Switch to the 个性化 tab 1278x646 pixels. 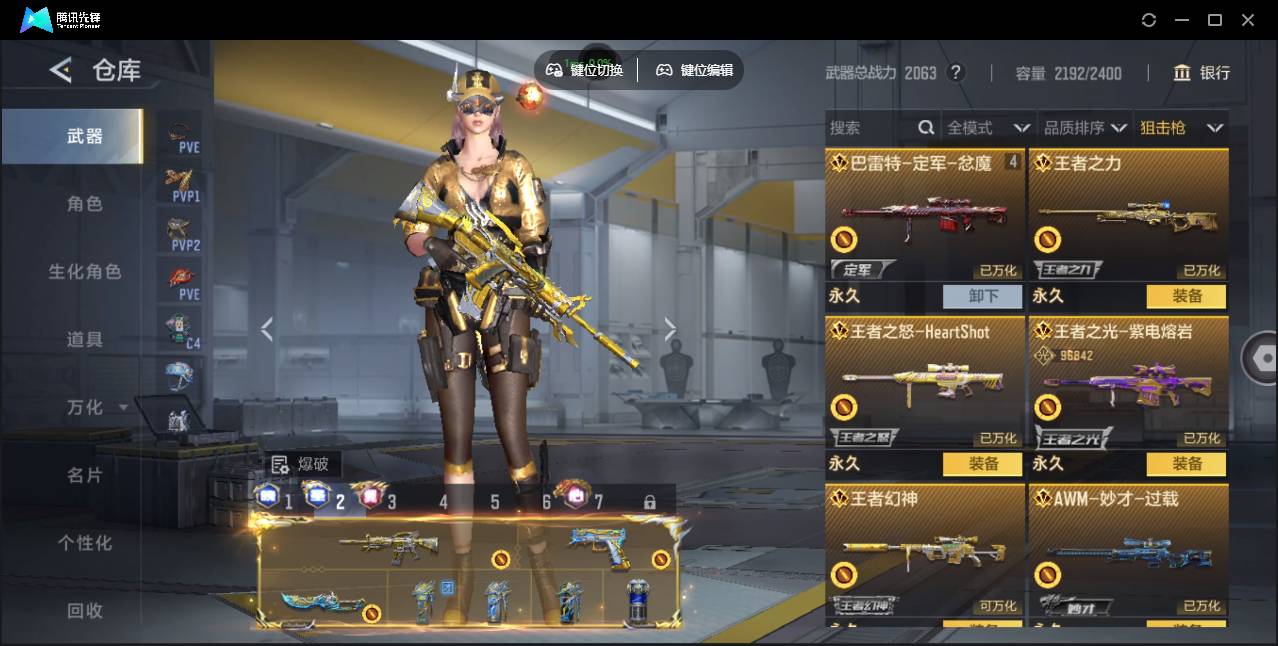click(85, 543)
